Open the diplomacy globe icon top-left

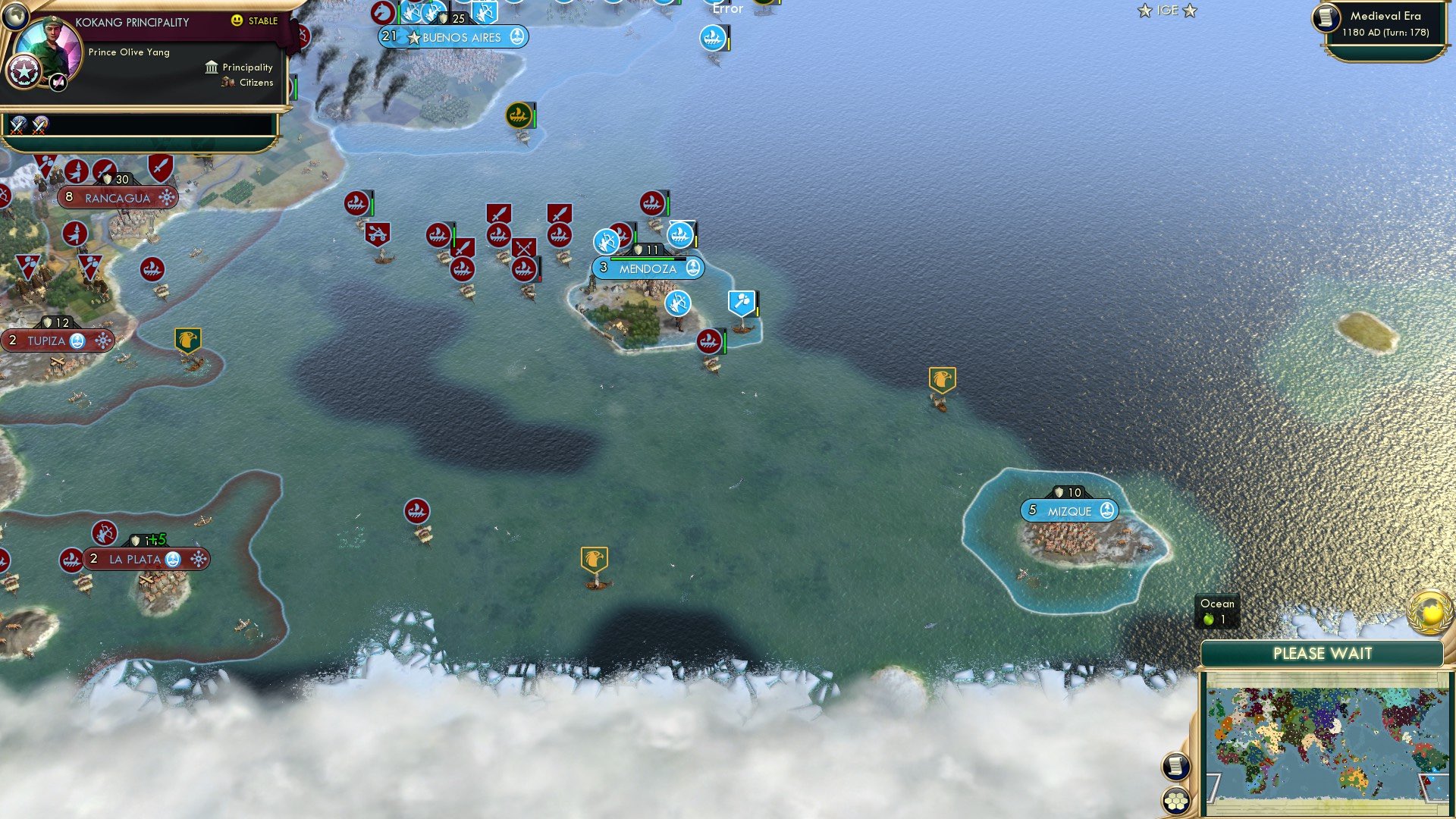(x=17, y=18)
